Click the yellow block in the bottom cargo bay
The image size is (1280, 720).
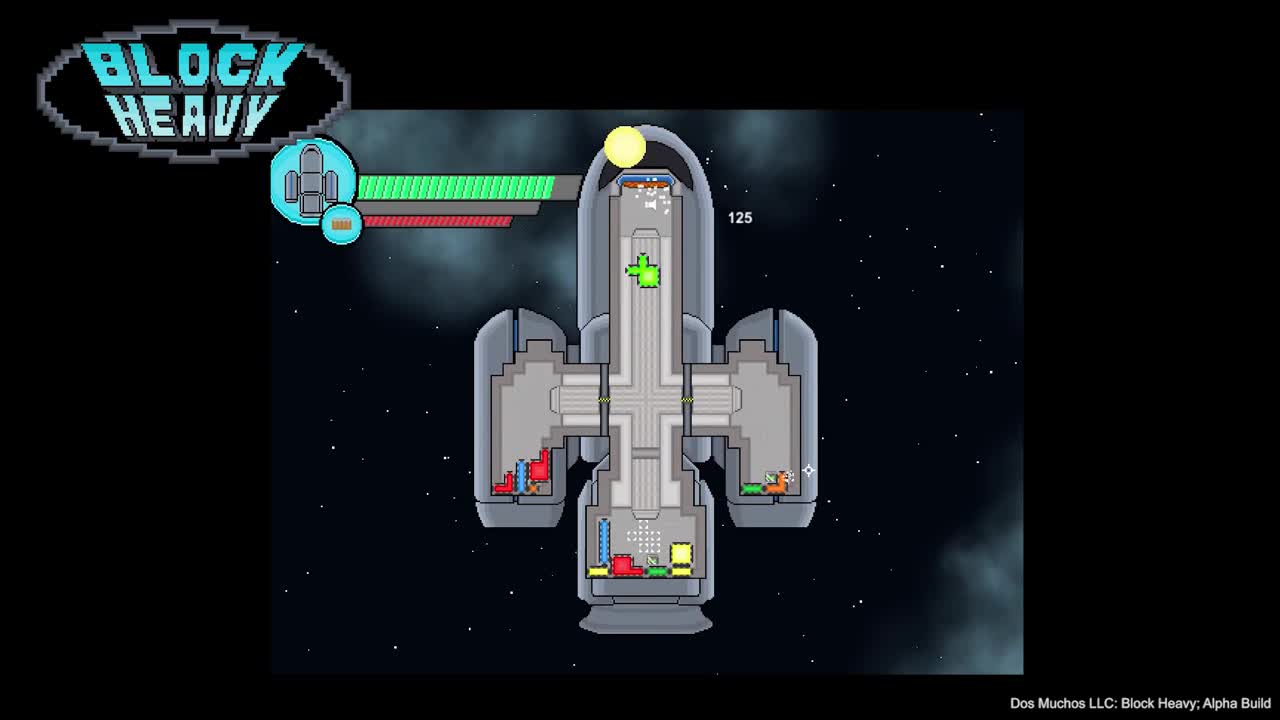[x=680, y=553]
